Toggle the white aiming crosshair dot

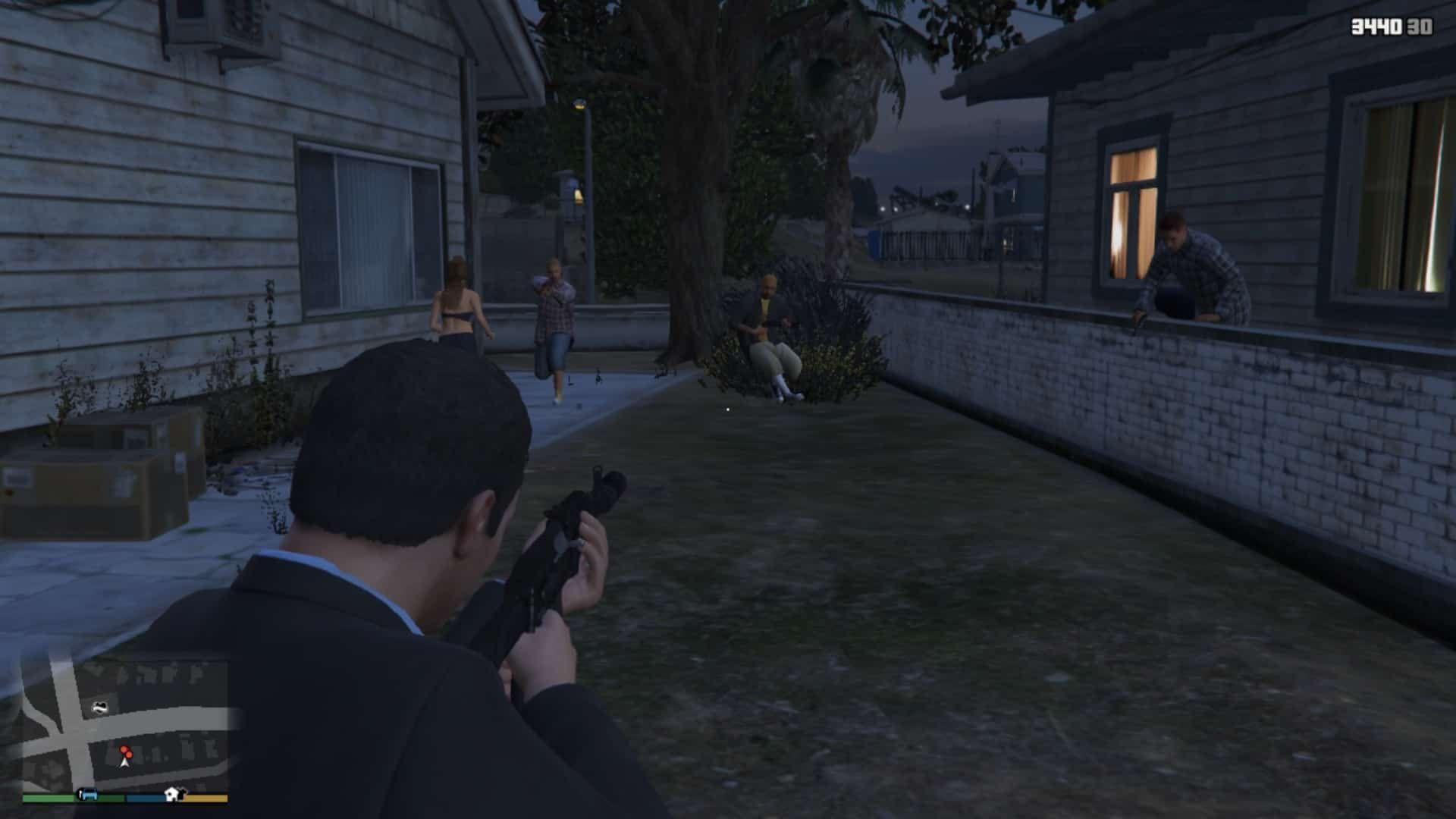tap(727, 408)
